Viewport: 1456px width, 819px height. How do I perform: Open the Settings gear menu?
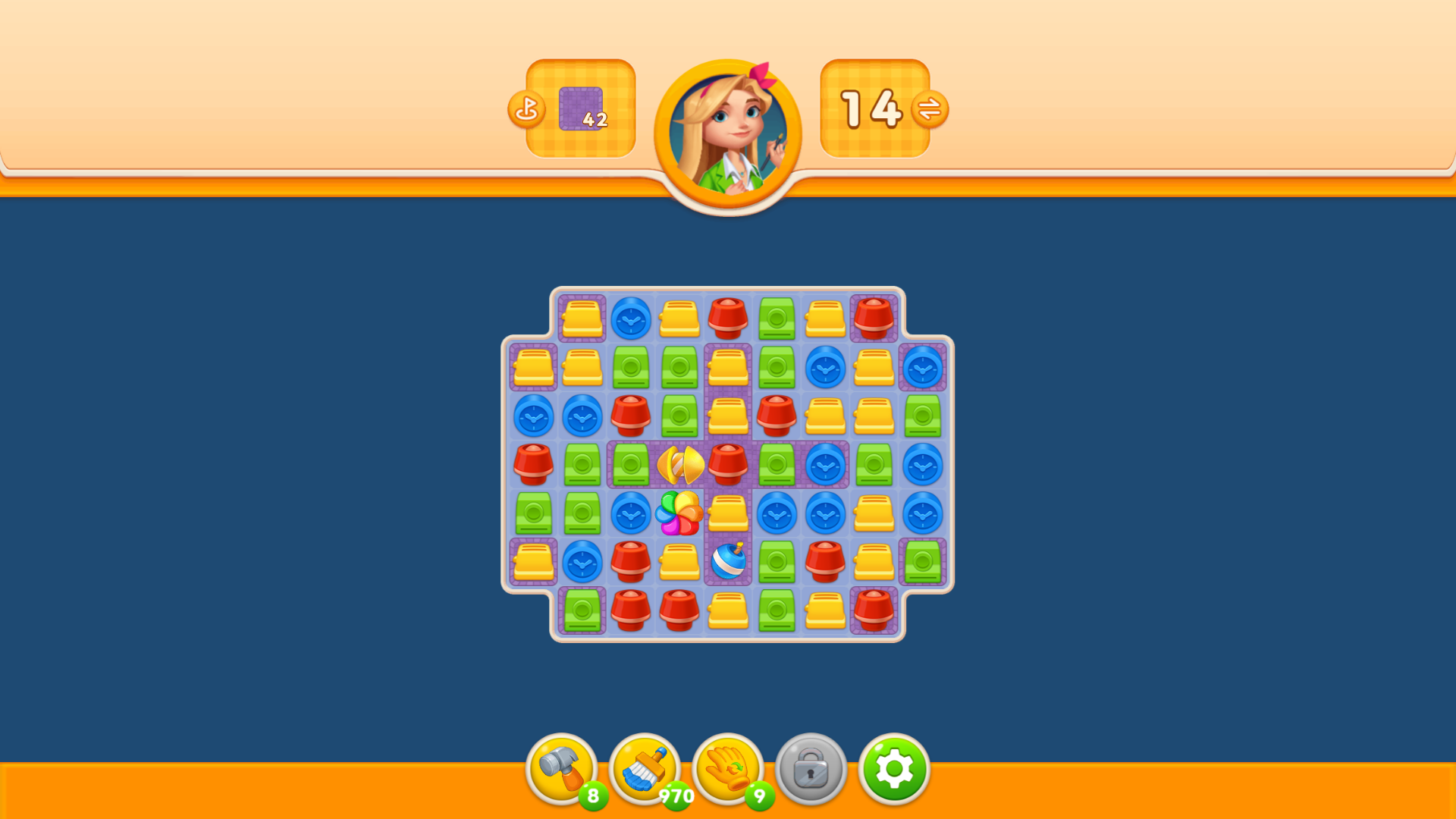[895, 770]
